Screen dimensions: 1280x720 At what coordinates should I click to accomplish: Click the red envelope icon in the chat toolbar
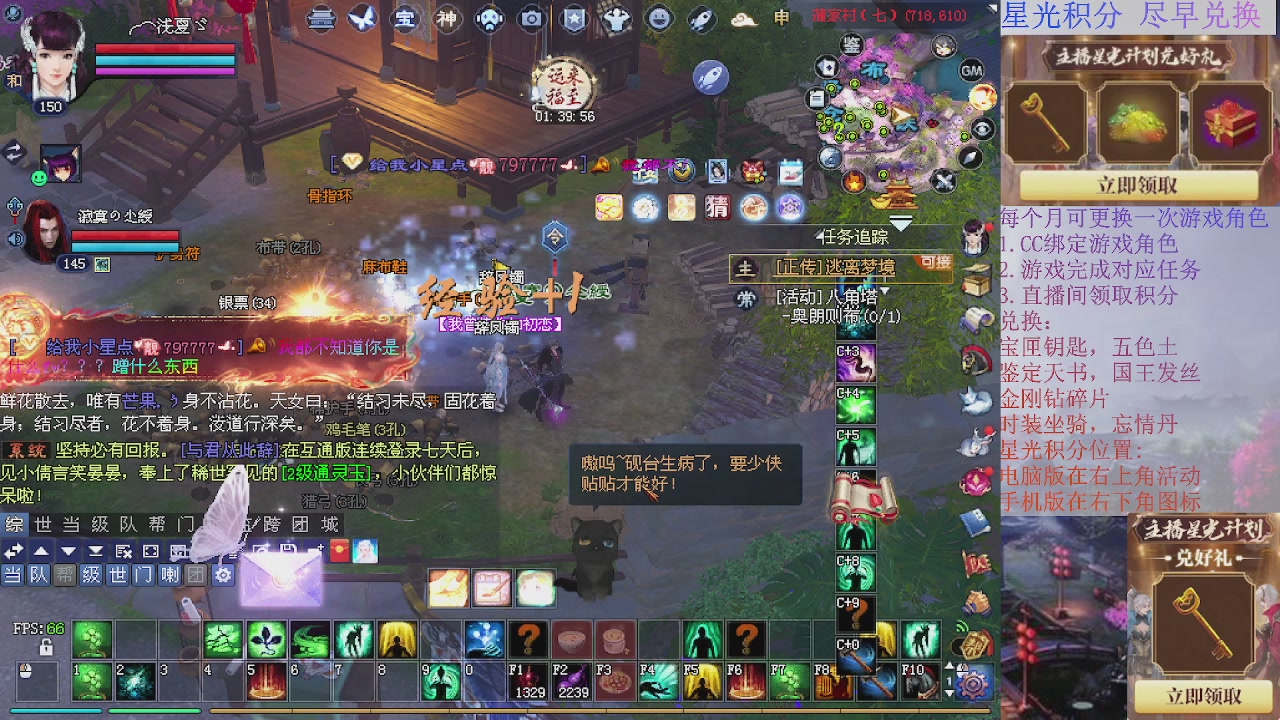[x=339, y=550]
